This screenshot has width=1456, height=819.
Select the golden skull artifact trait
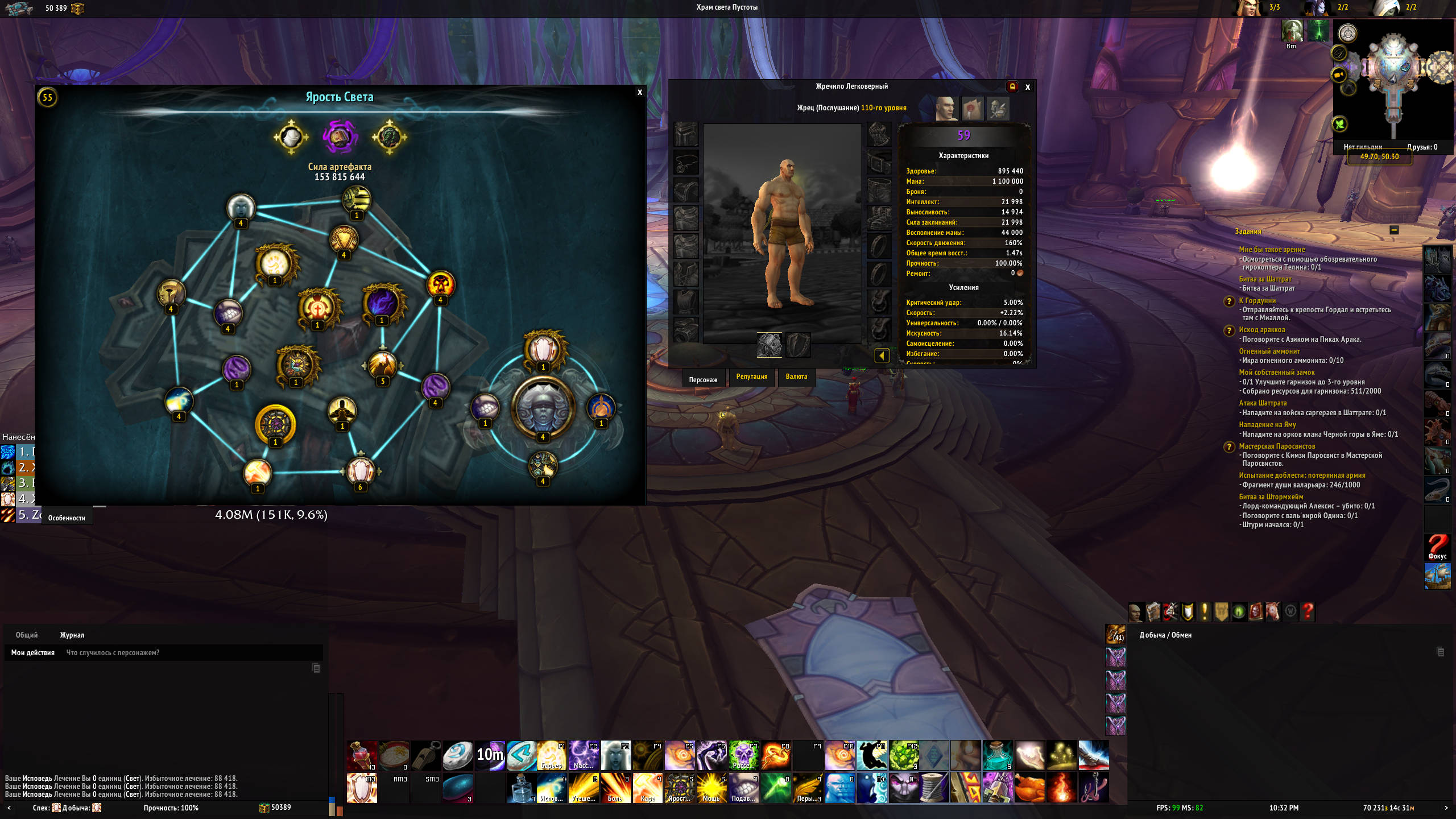click(440, 284)
